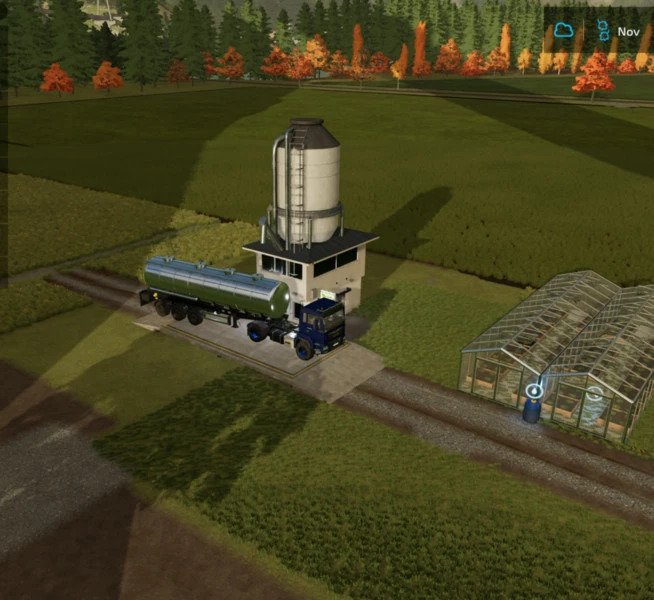
Task: Select the water drop marker at the greenhouse
Action: click(535, 391)
